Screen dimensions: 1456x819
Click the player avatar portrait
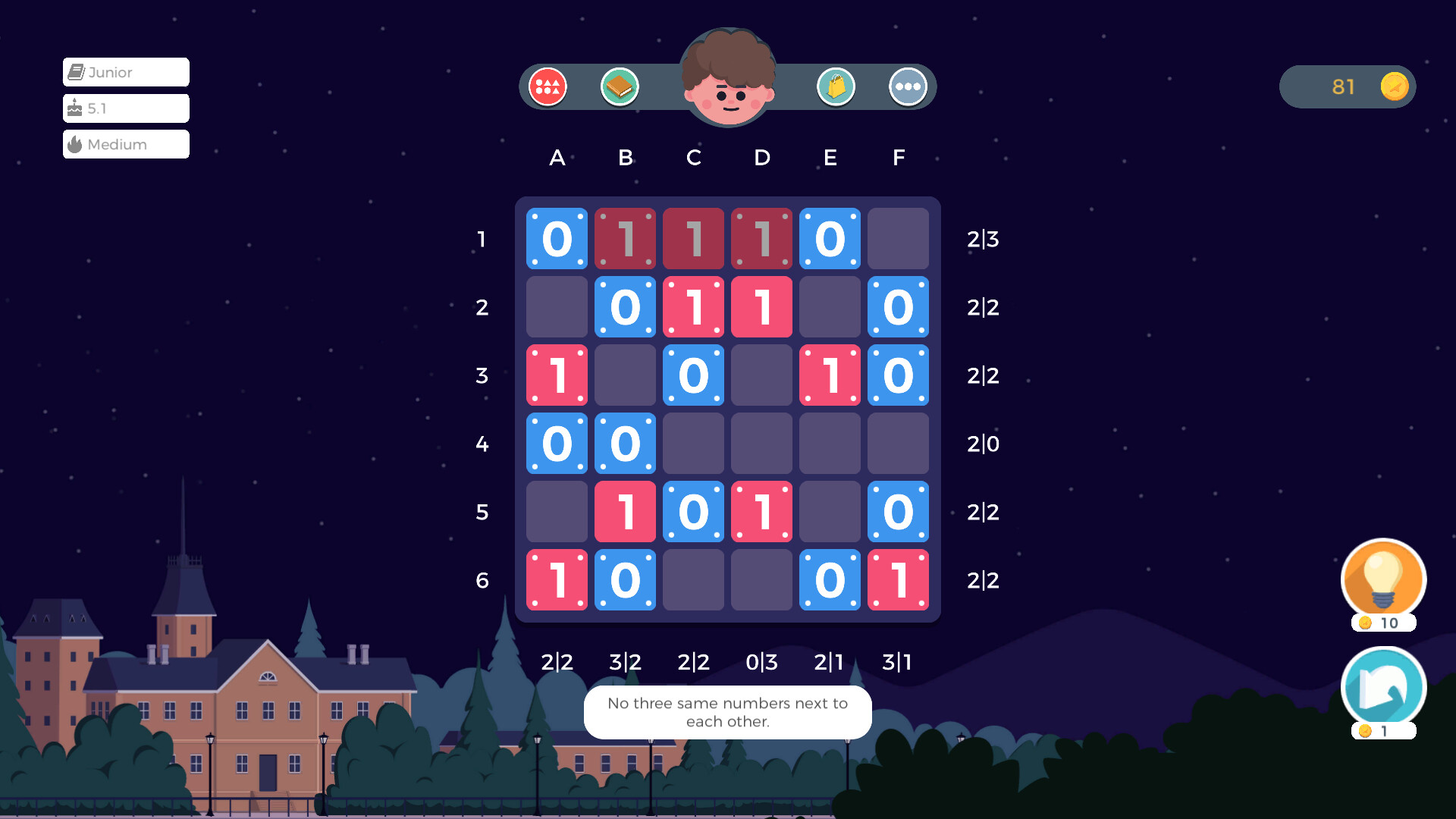728,80
